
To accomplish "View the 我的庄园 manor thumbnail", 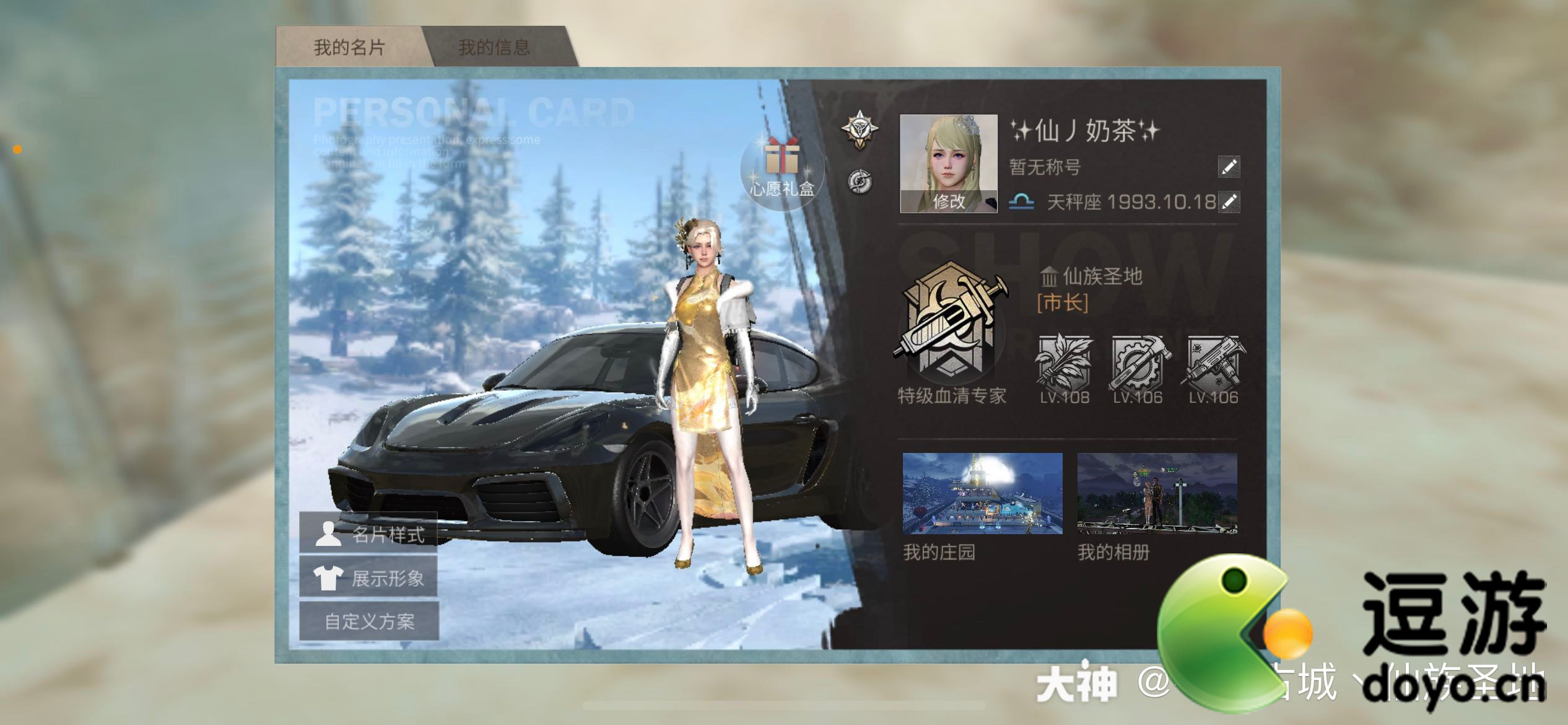I will click(x=982, y=494).
